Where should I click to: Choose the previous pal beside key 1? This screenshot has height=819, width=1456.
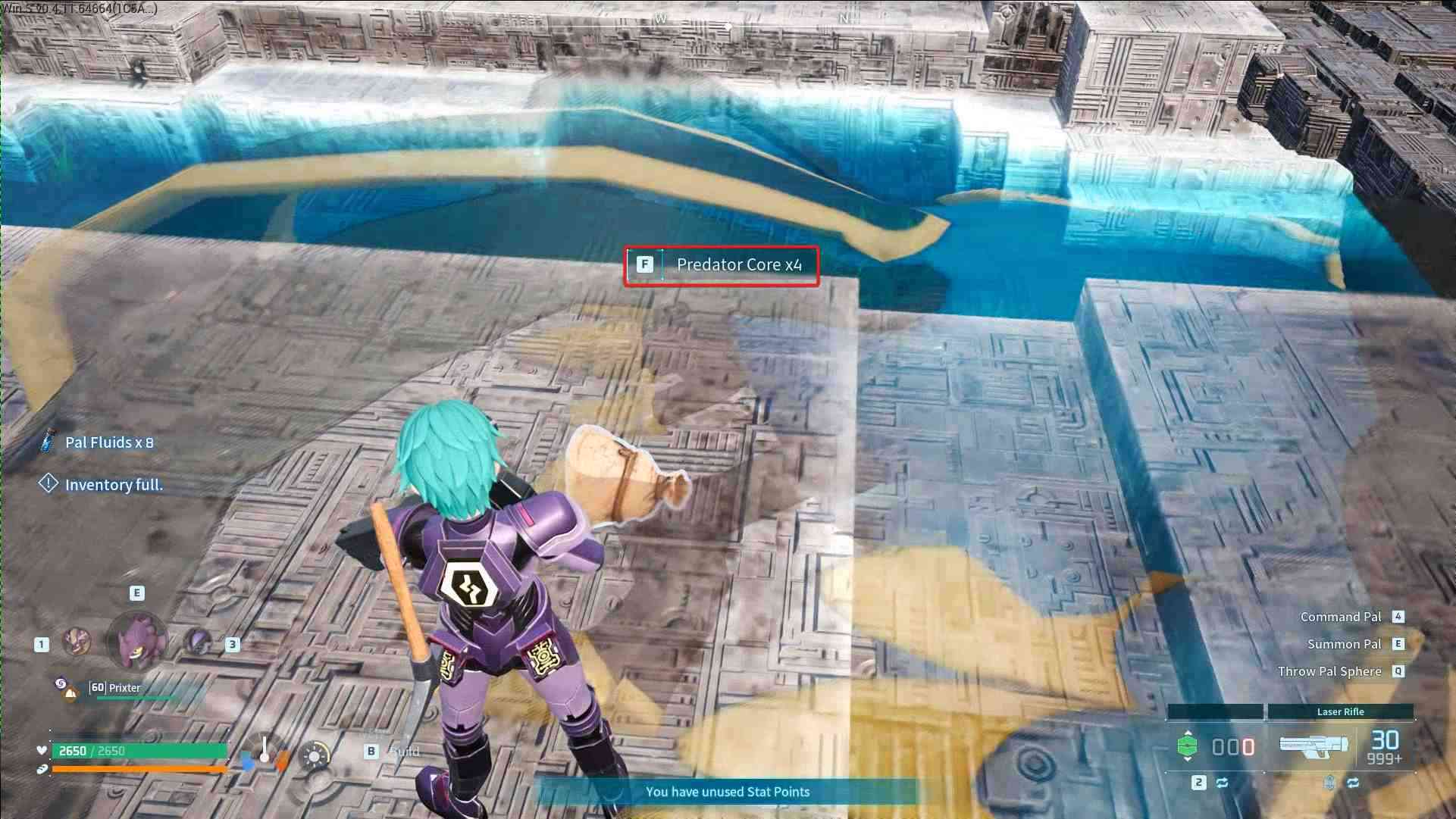pyautogui.click(x=76, y=642)
